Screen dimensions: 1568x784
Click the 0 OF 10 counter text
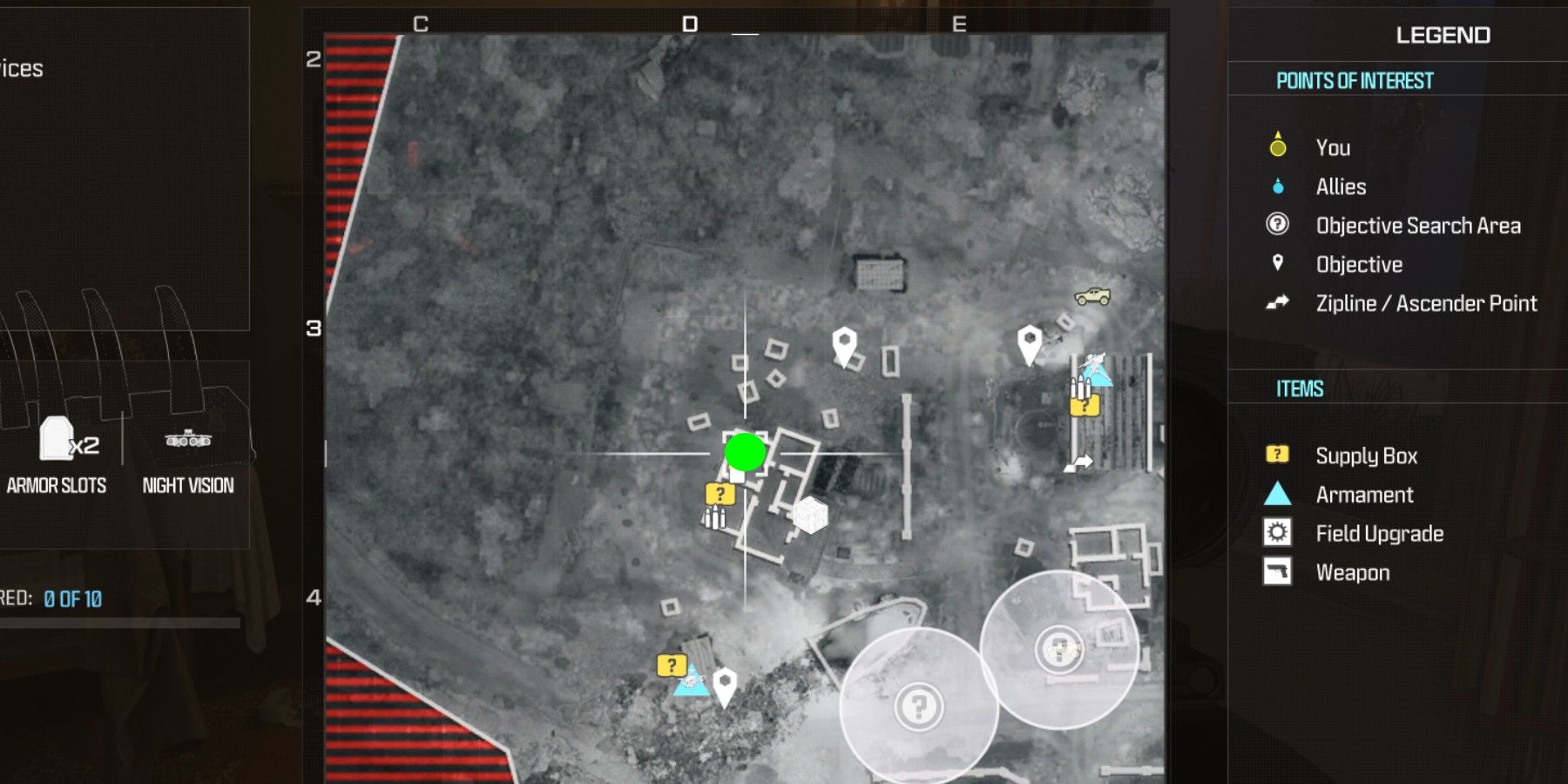[73, 599]
